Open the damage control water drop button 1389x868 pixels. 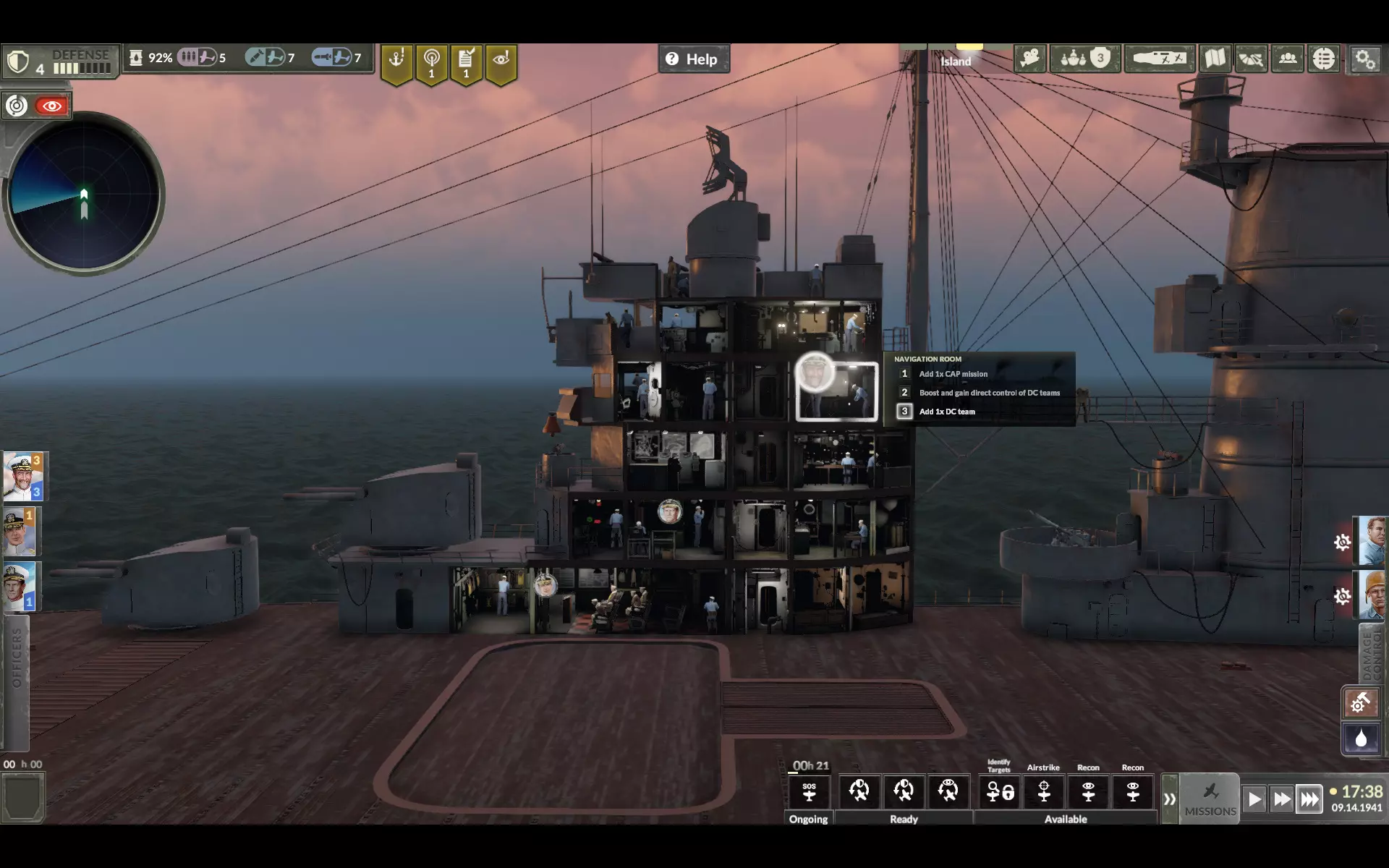1361,739
